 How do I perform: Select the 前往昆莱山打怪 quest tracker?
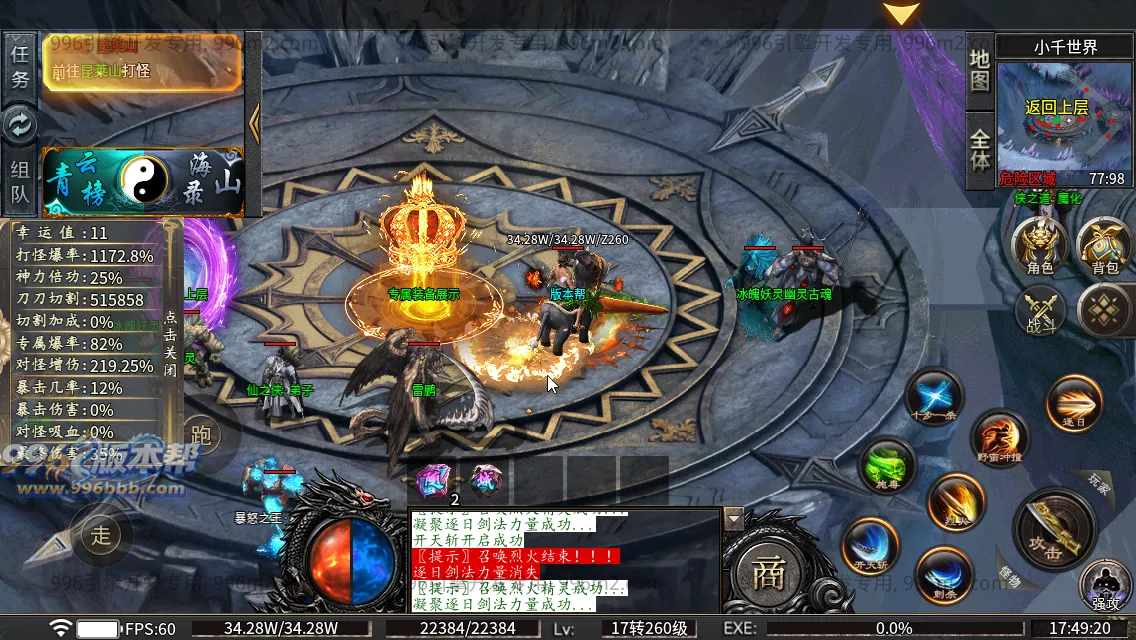(x=141, y=63)
